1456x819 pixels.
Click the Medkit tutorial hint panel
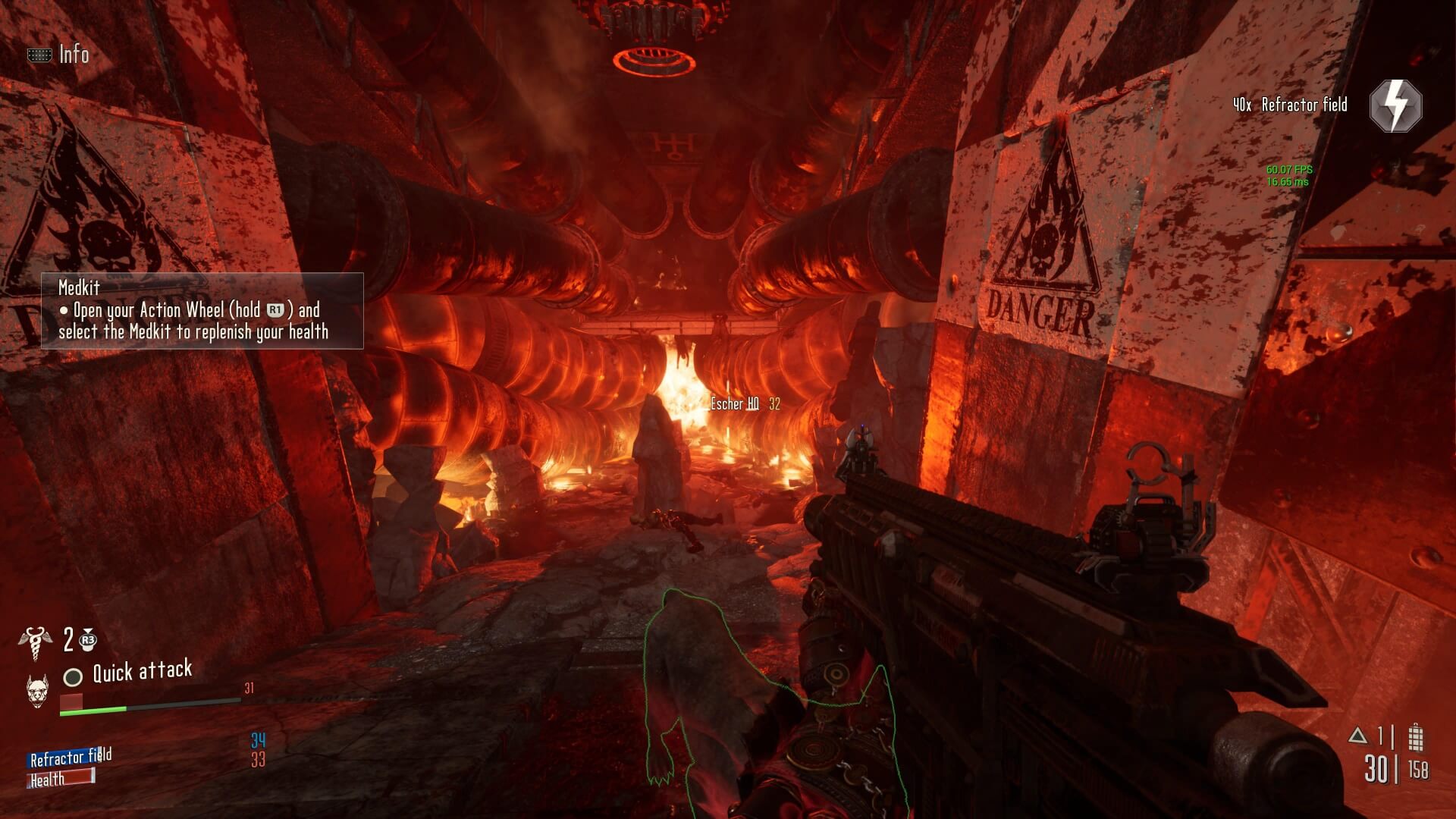202,311
